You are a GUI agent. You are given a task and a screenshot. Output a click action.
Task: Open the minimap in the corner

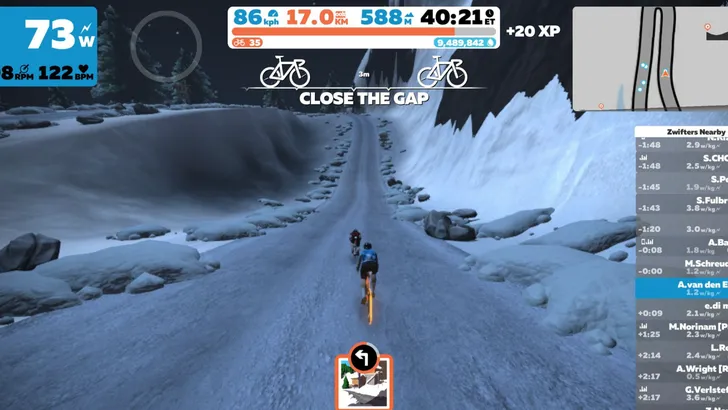click(x=648, y=56)
